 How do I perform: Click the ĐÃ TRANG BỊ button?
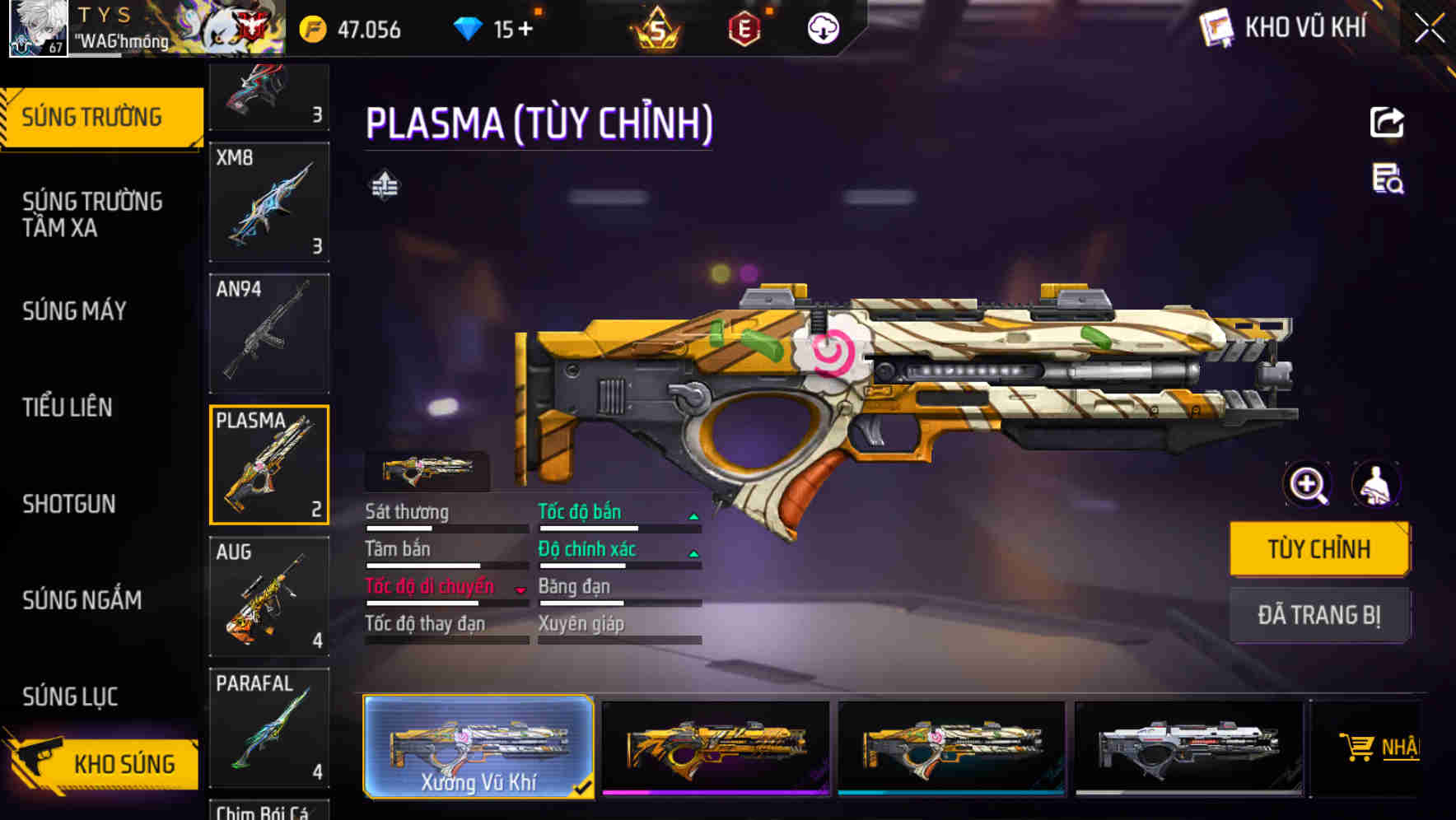(1318, 615)
